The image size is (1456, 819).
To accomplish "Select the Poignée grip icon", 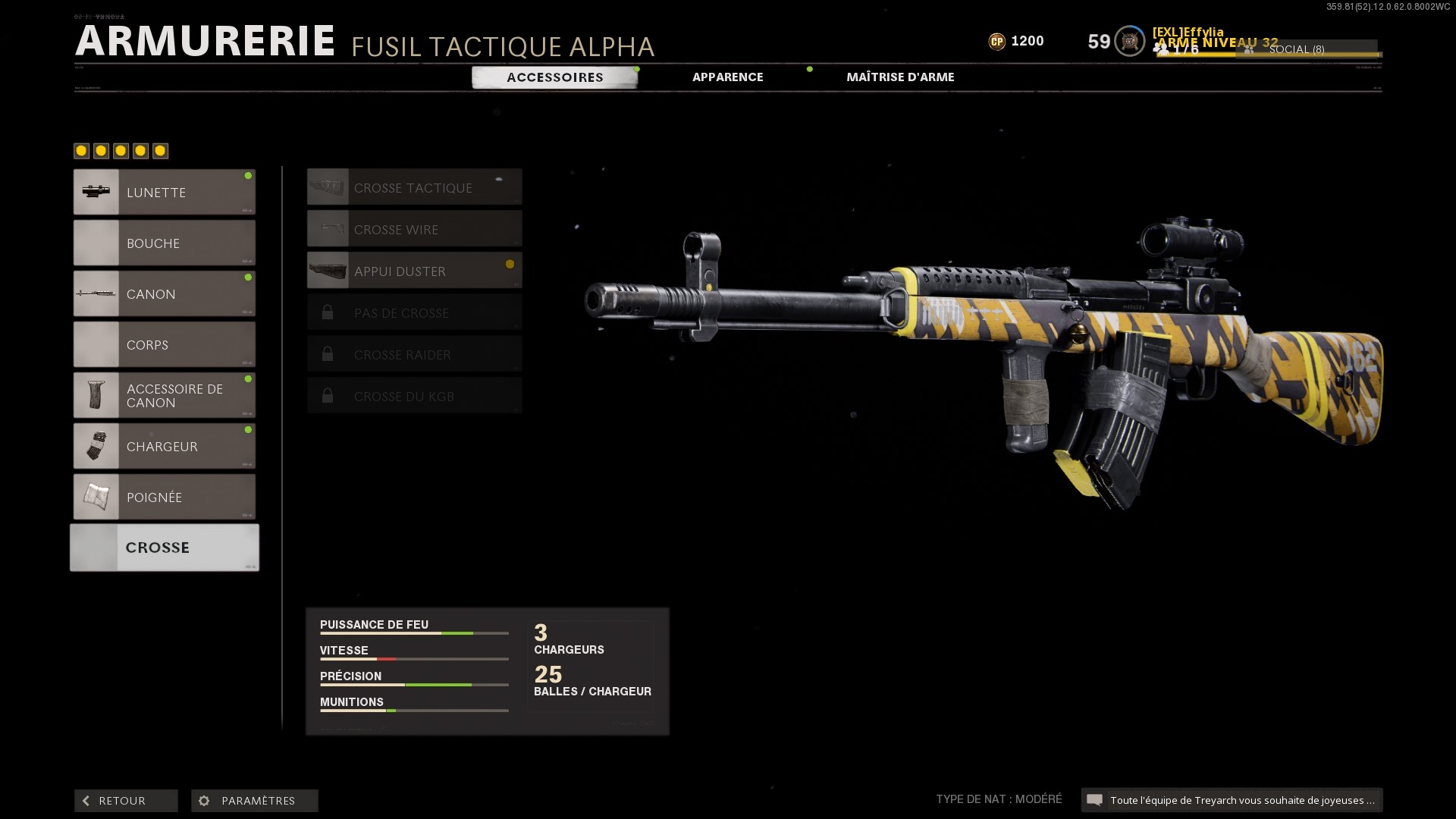I will tap(96, 497).
